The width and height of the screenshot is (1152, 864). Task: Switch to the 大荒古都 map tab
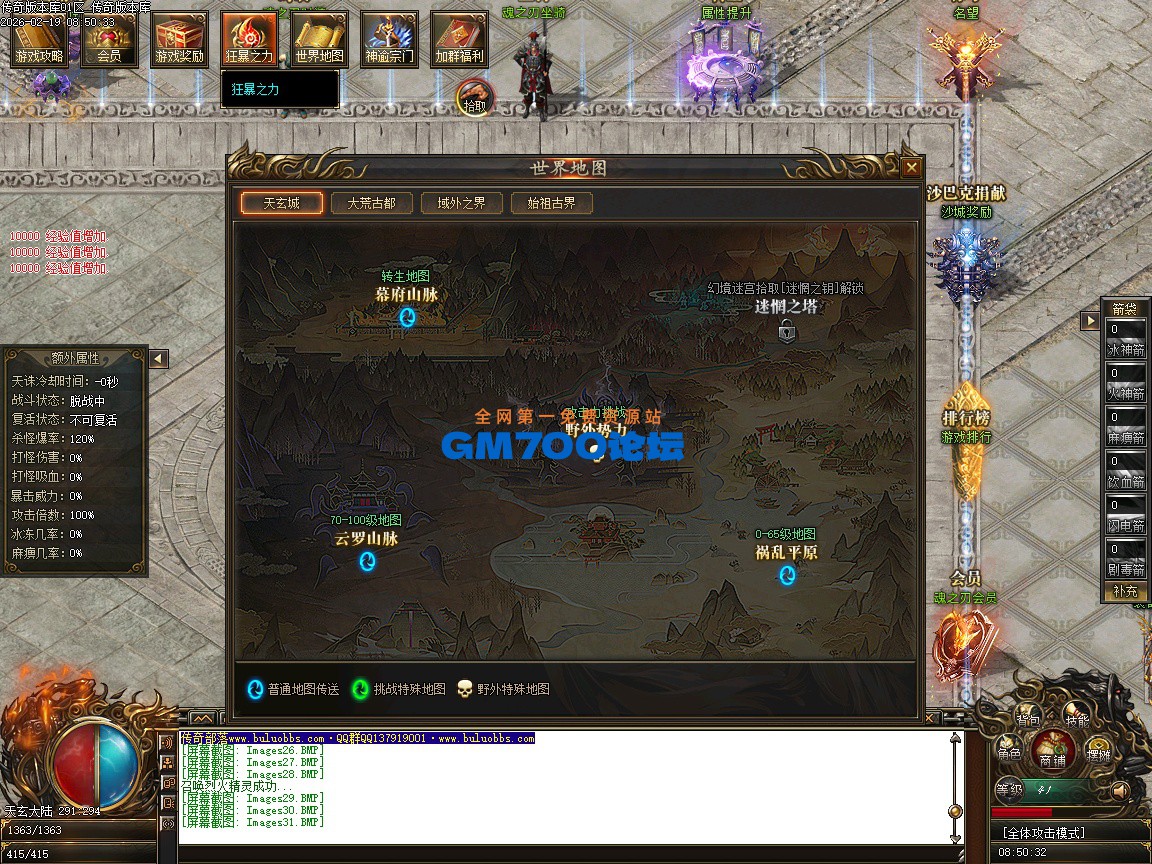[x=371, y=203]
